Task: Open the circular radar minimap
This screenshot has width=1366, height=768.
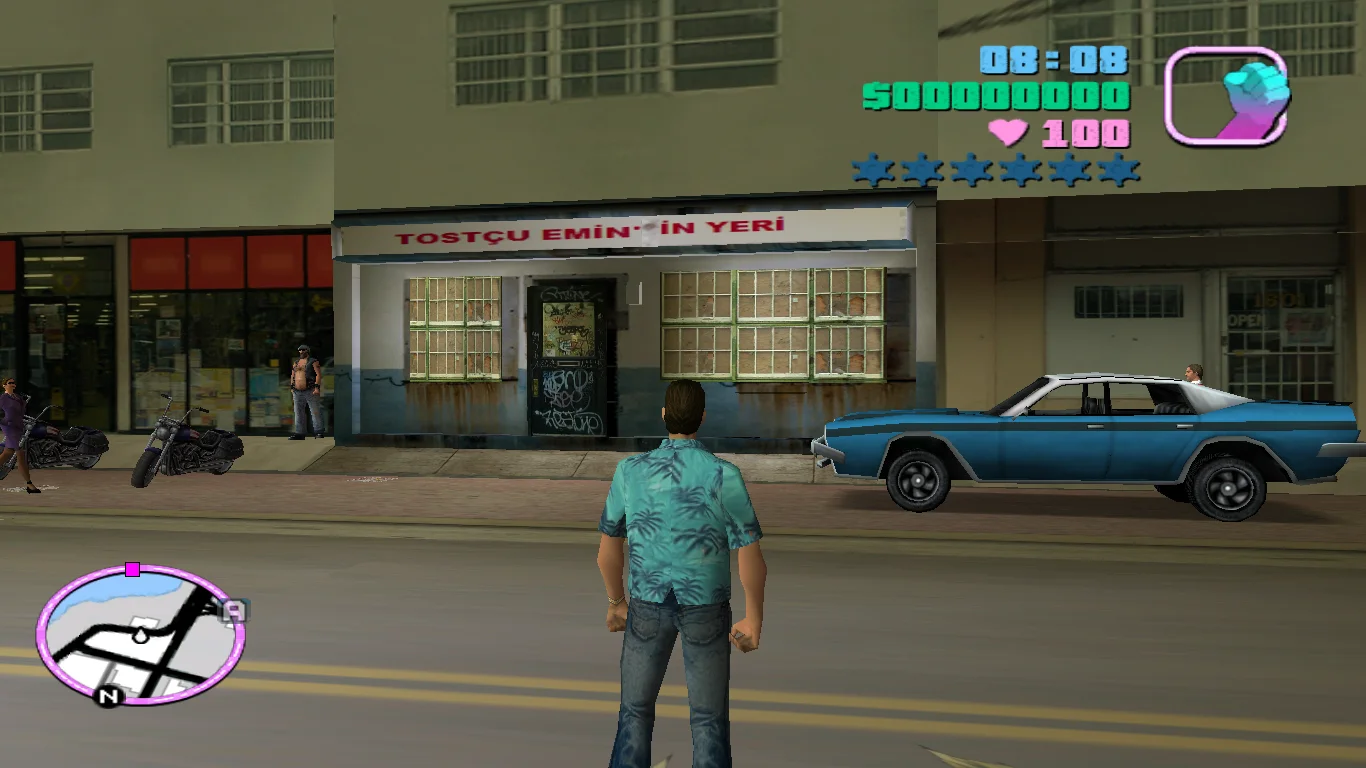Action: [x=140, y=635]
